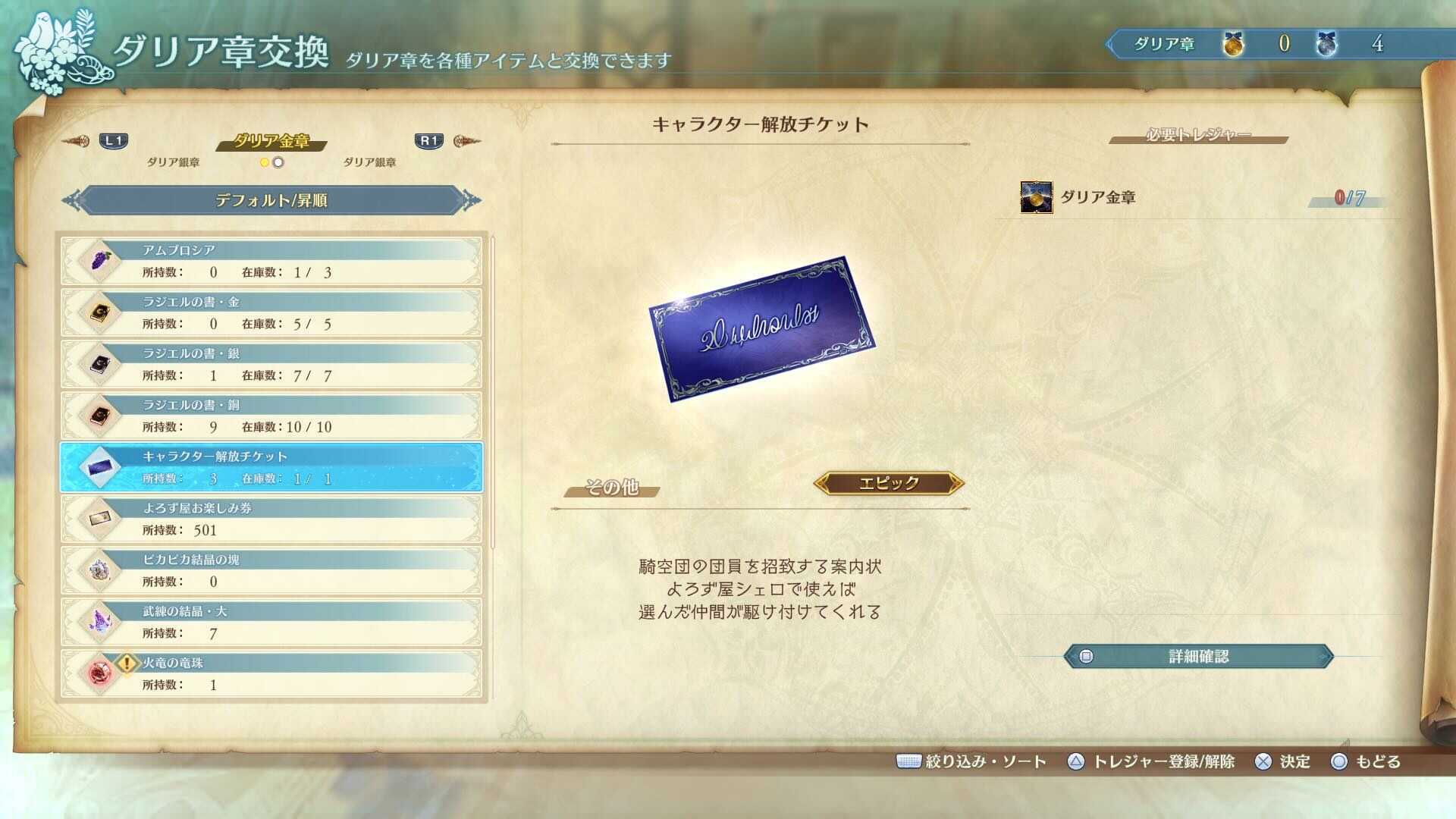Image resolution: width=1456 pixels, height=819 pixels.
Task: Select the second page indicator dot
Action: click(x=278, y=162)
